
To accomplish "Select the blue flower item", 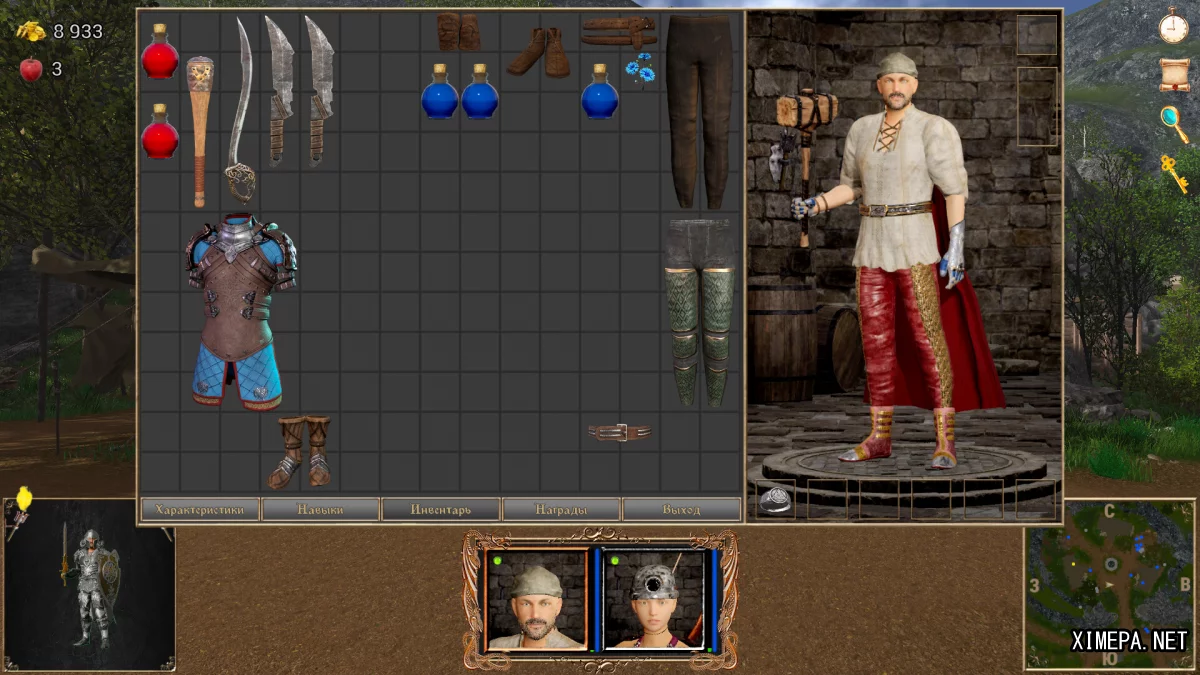I will (639, 69).
